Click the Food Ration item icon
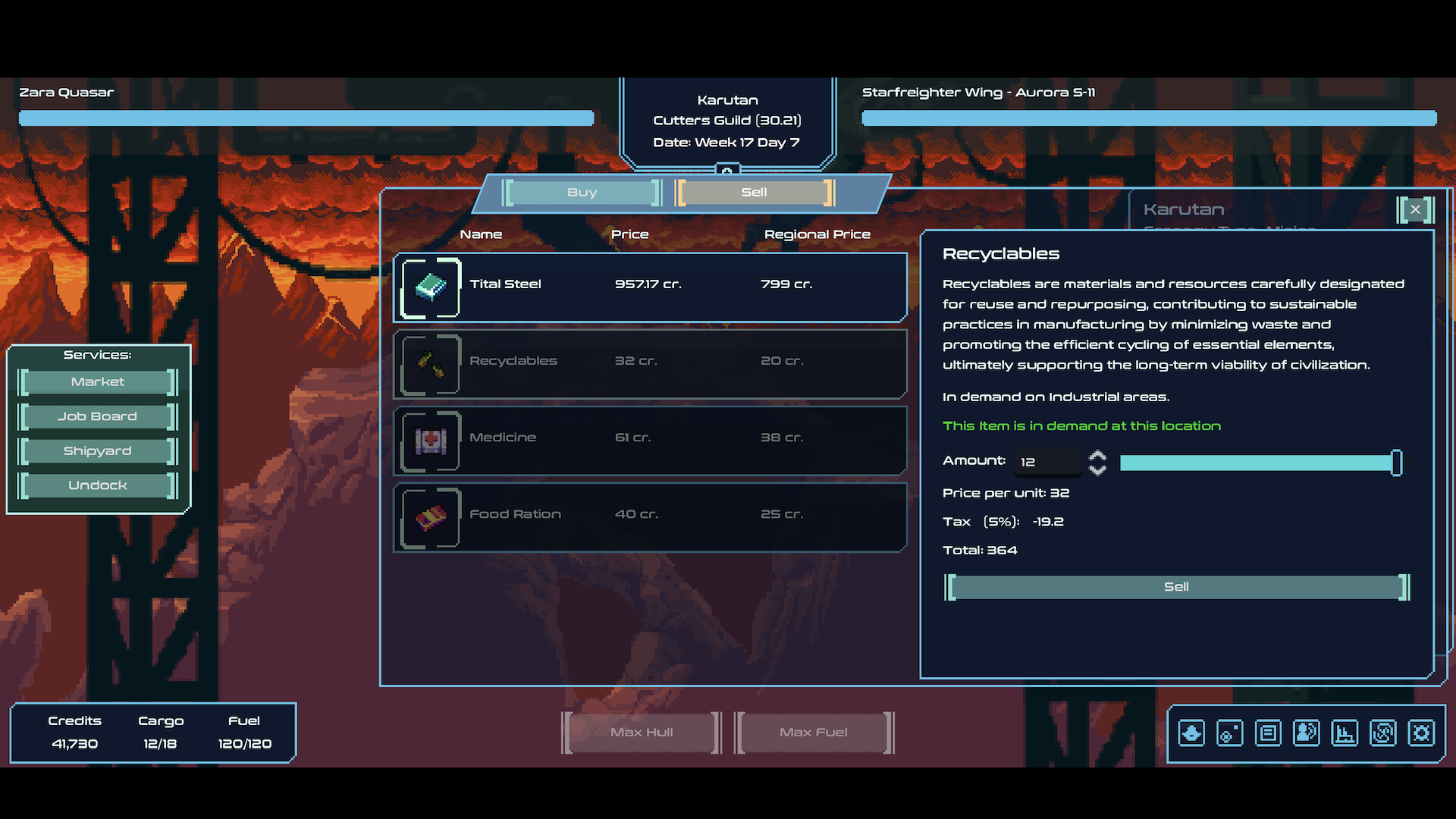 click(429, 518)
